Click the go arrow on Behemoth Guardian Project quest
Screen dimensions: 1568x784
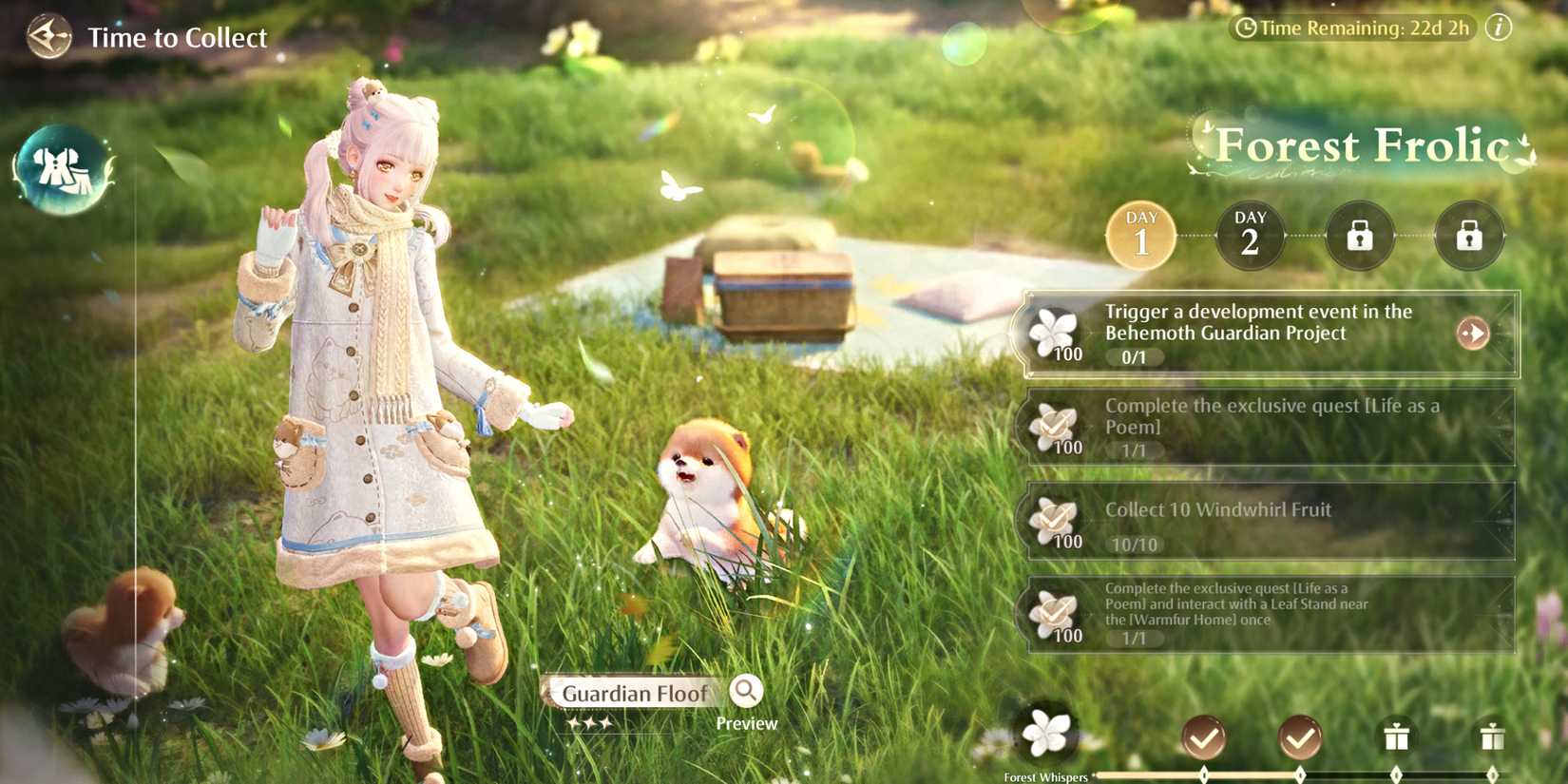tap(1473, 335)
